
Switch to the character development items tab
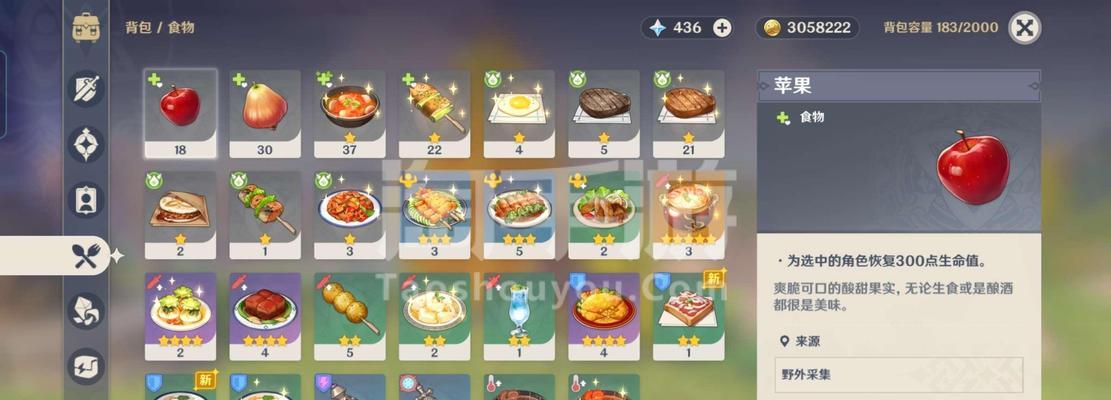pos(86,200)
